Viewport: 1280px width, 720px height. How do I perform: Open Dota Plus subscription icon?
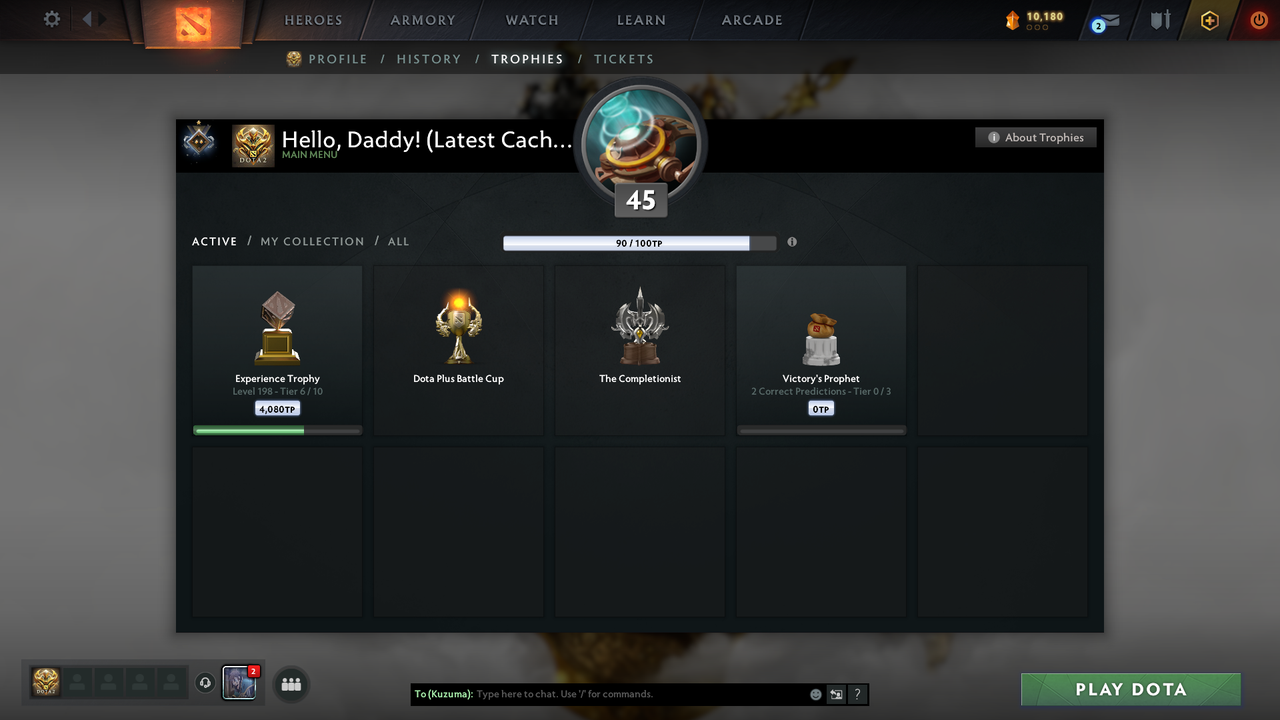tap(1209, 20)
